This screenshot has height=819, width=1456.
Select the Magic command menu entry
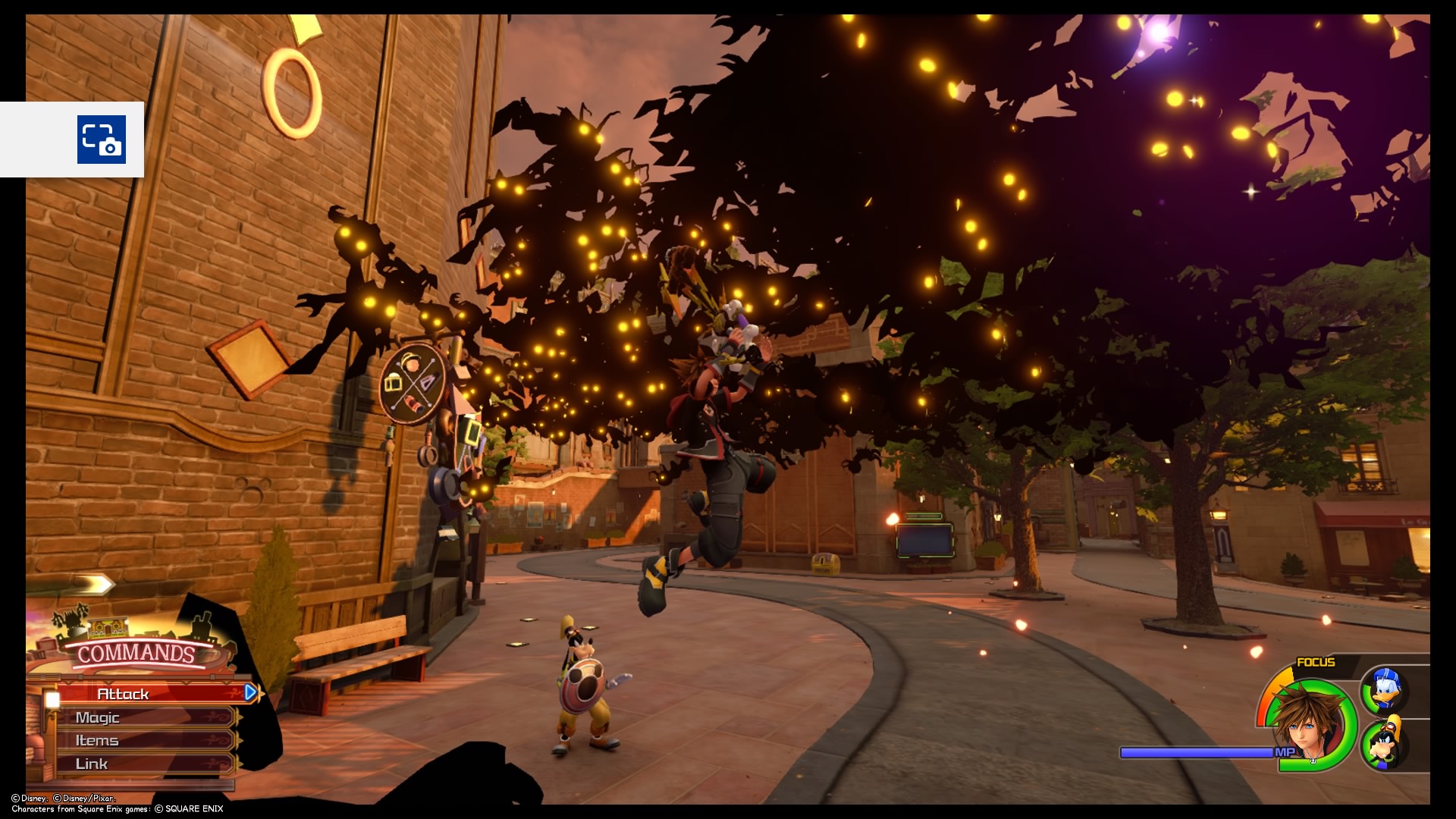(x=99, y=717)
